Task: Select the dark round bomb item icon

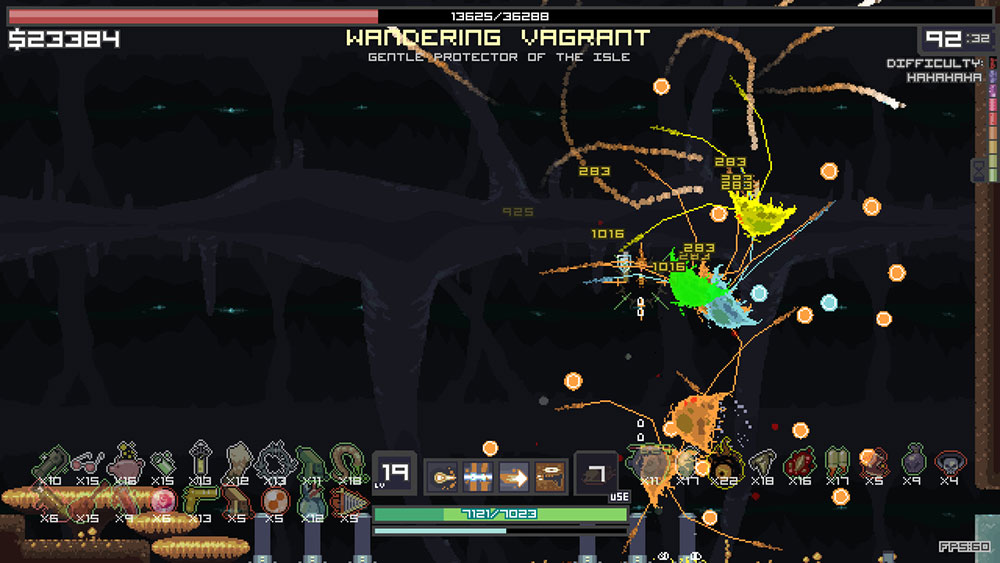Action: point(912,462)
